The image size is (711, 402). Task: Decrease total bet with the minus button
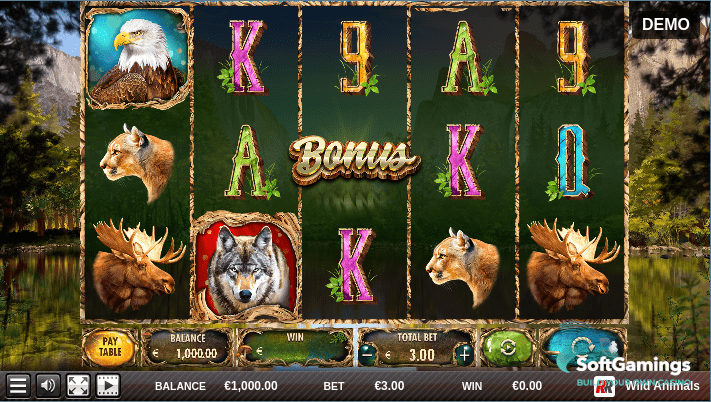point(368,353)
